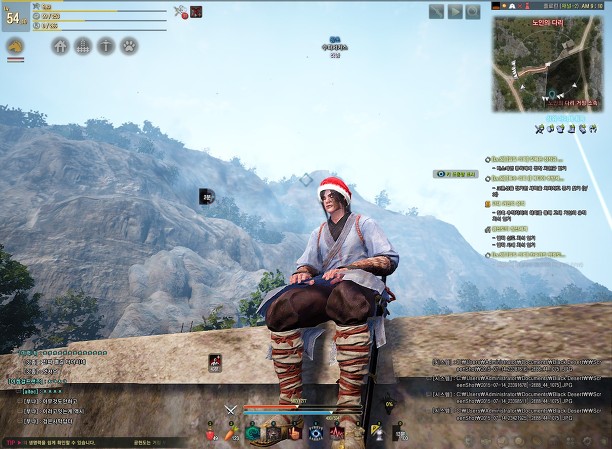
Task: Click the play triangle button beside minimap
Action: pyautogui.click(x=455, y=12)
